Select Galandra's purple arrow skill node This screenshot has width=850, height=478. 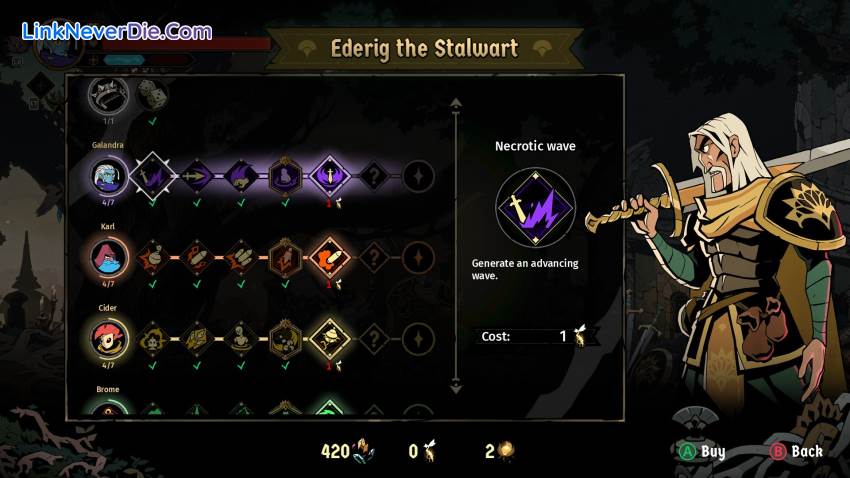click(x=197, y=176)
